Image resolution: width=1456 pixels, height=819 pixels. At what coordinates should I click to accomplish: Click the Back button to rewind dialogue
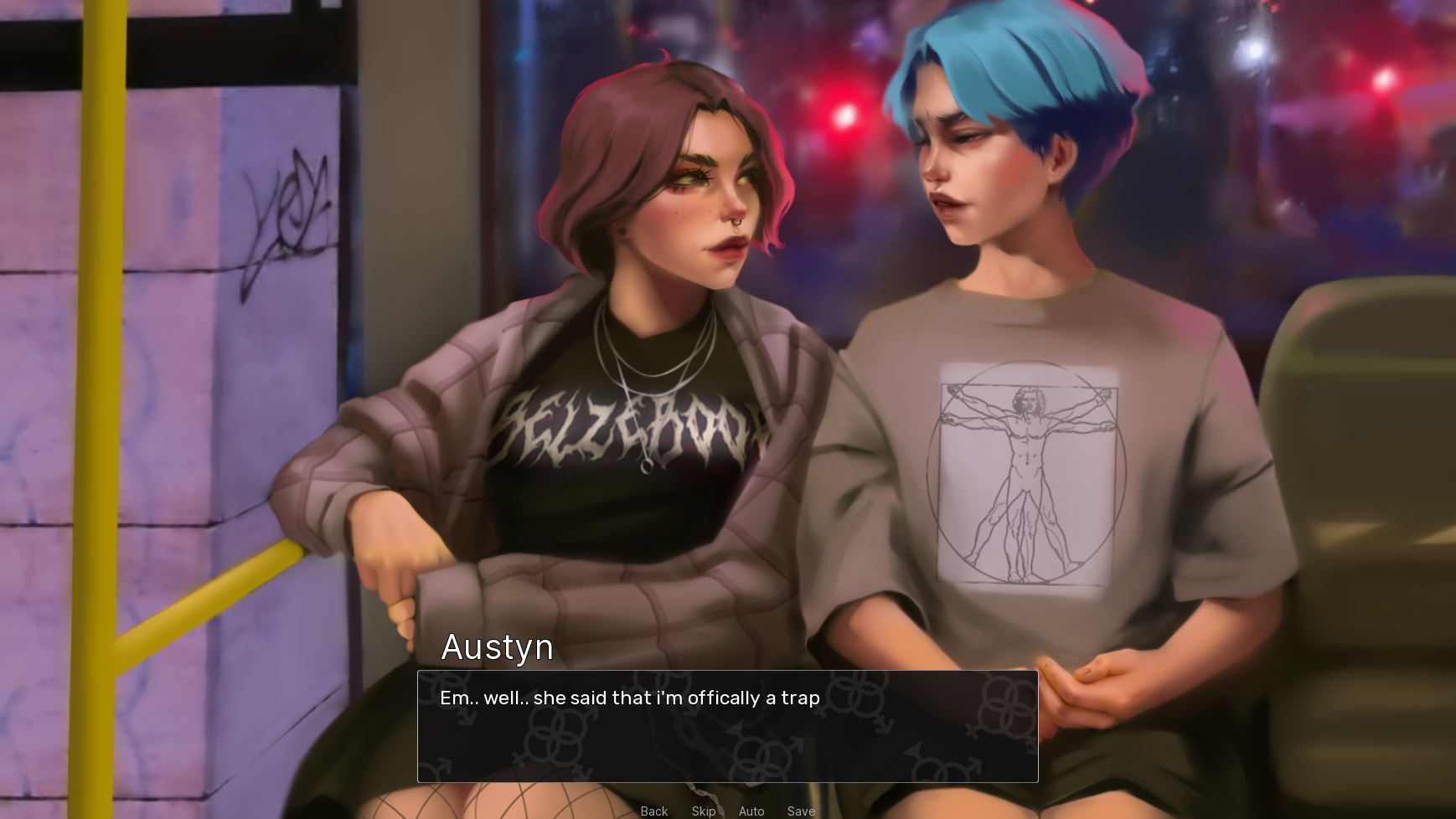pyautogui.click(x=653, y=811)
